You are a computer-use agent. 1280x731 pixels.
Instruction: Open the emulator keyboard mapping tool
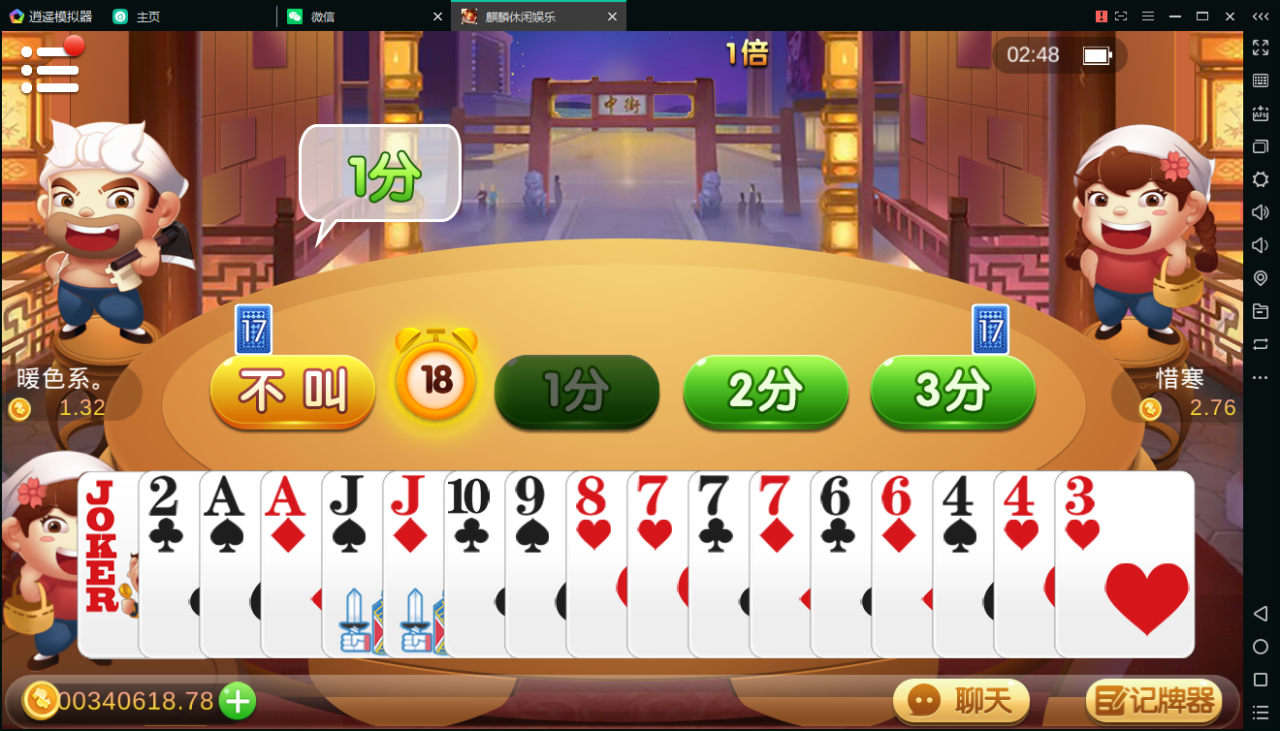1260,80
